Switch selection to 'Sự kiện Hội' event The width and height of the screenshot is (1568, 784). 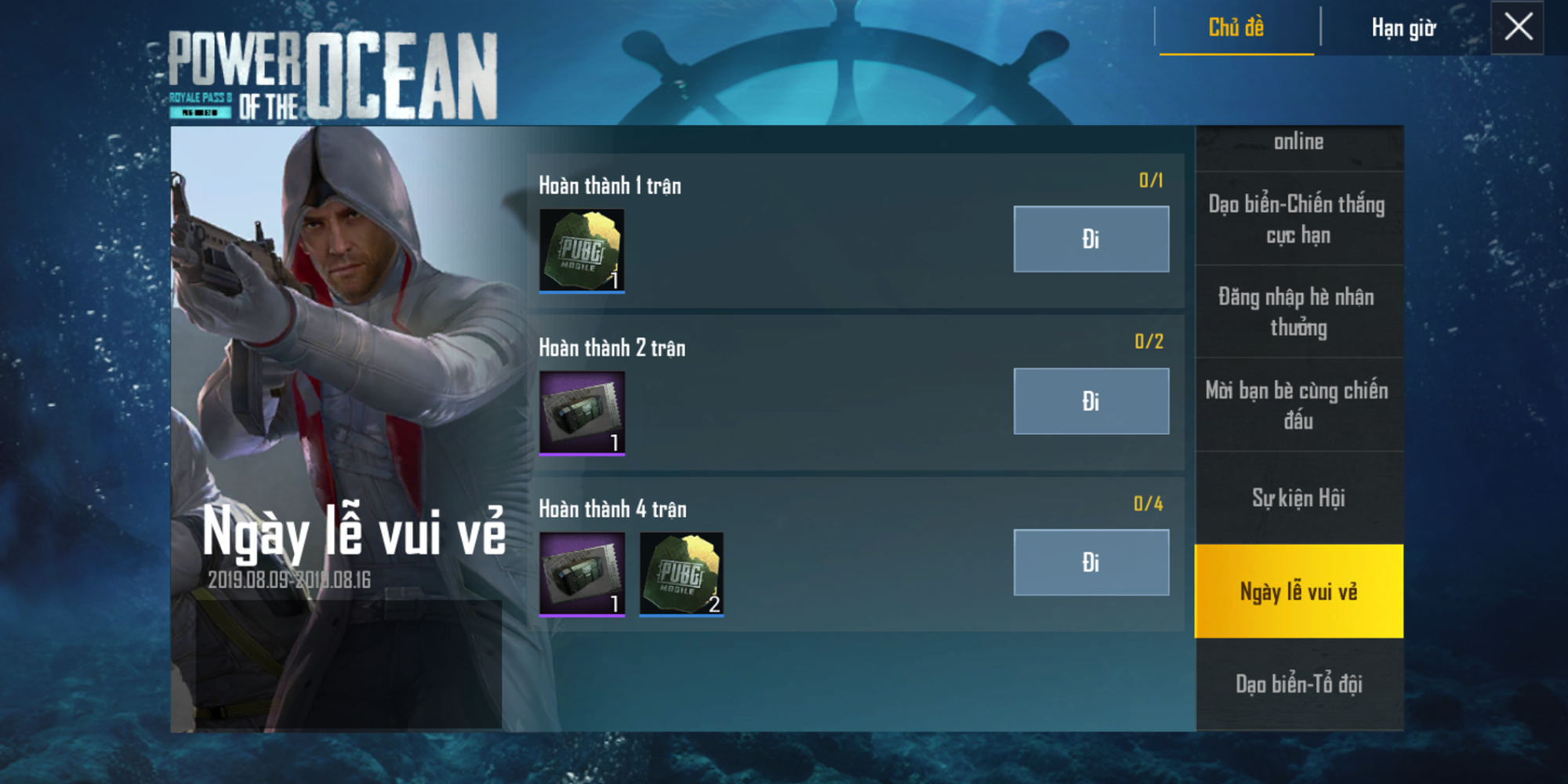point(1298,499)
